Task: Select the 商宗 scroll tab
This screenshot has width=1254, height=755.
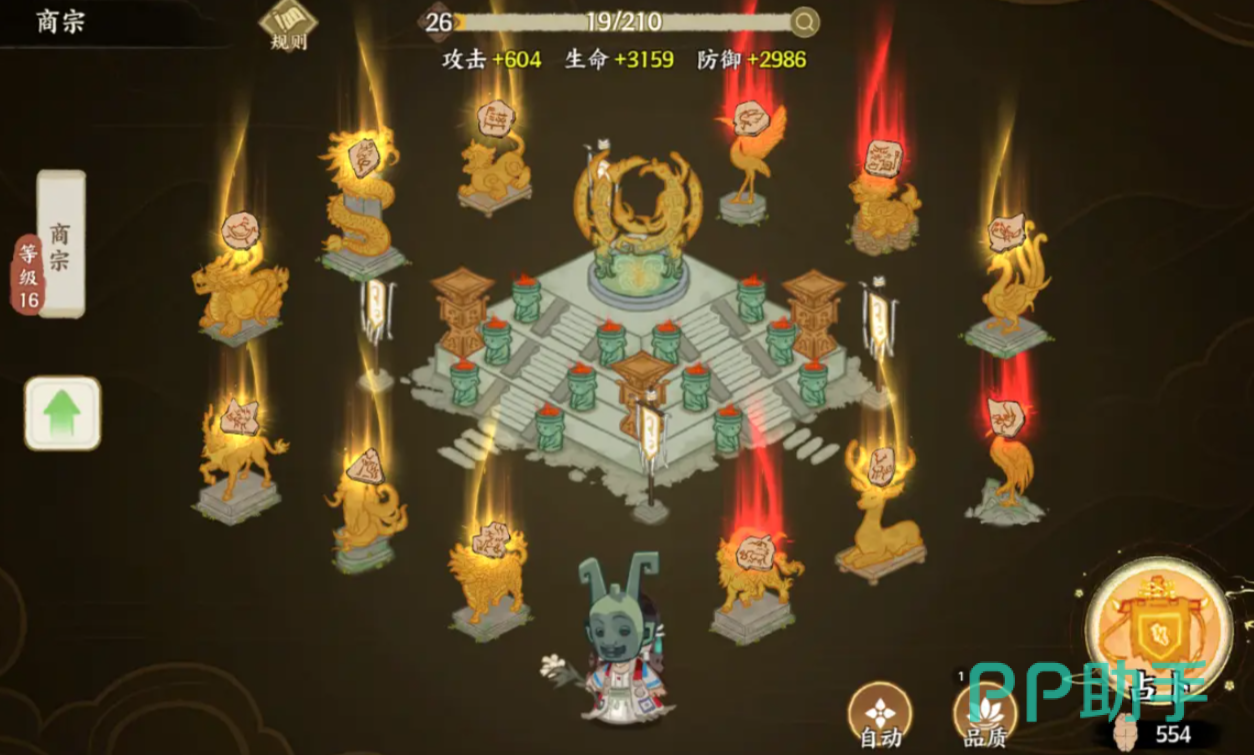Action: tap(61, 243)
